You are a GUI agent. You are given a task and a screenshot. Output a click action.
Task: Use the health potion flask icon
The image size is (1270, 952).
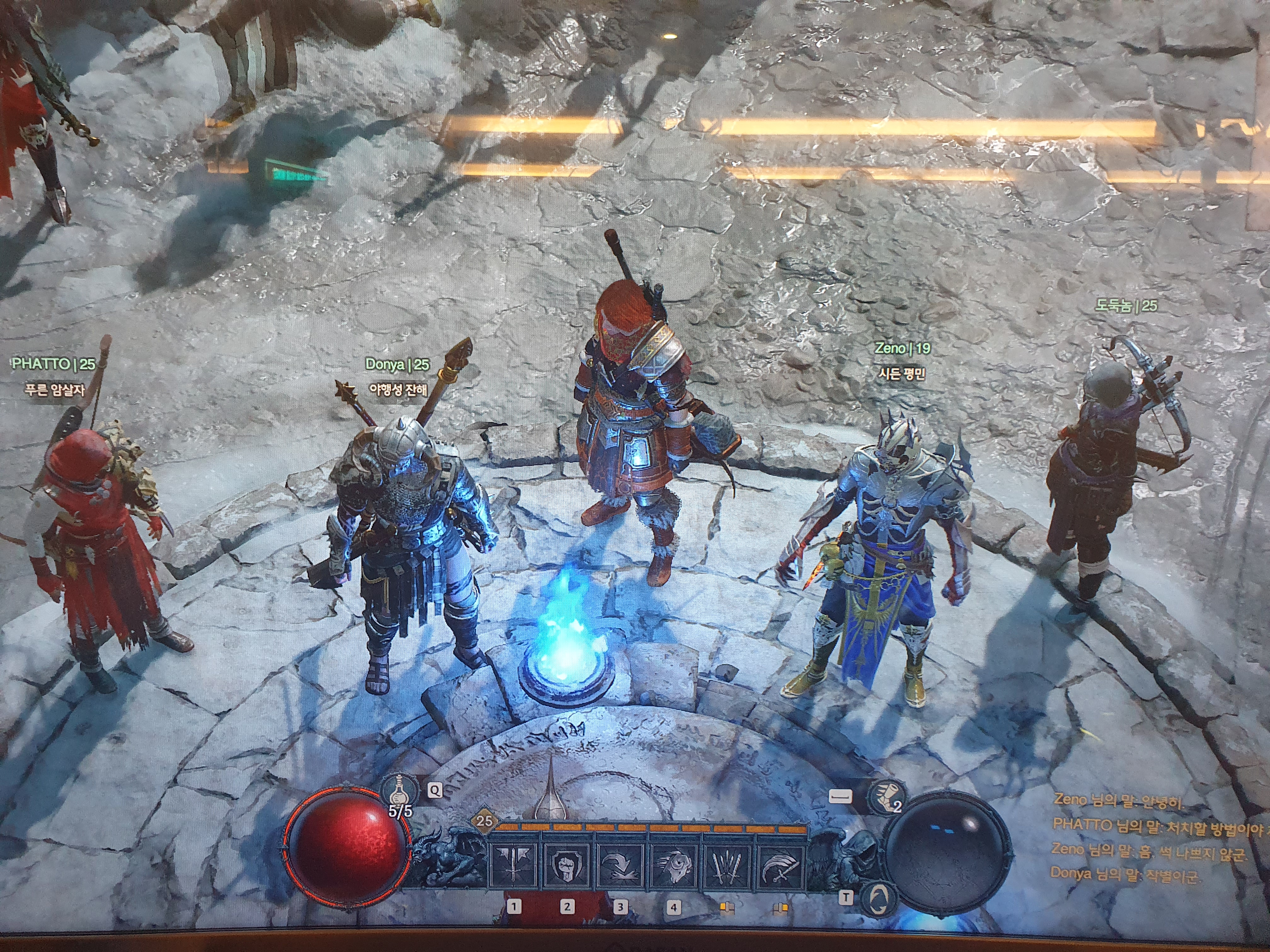[397, 790]
